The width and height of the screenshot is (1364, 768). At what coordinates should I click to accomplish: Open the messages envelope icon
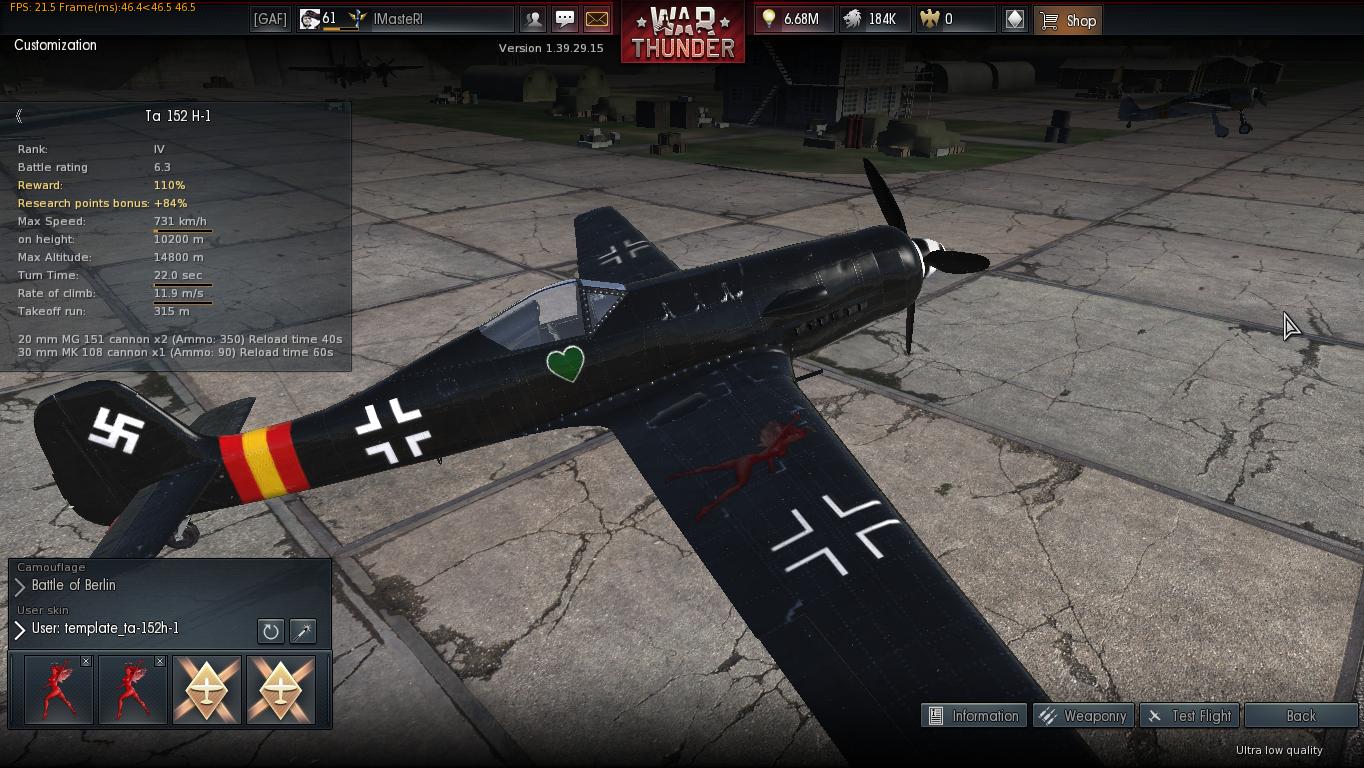[598, 19]
